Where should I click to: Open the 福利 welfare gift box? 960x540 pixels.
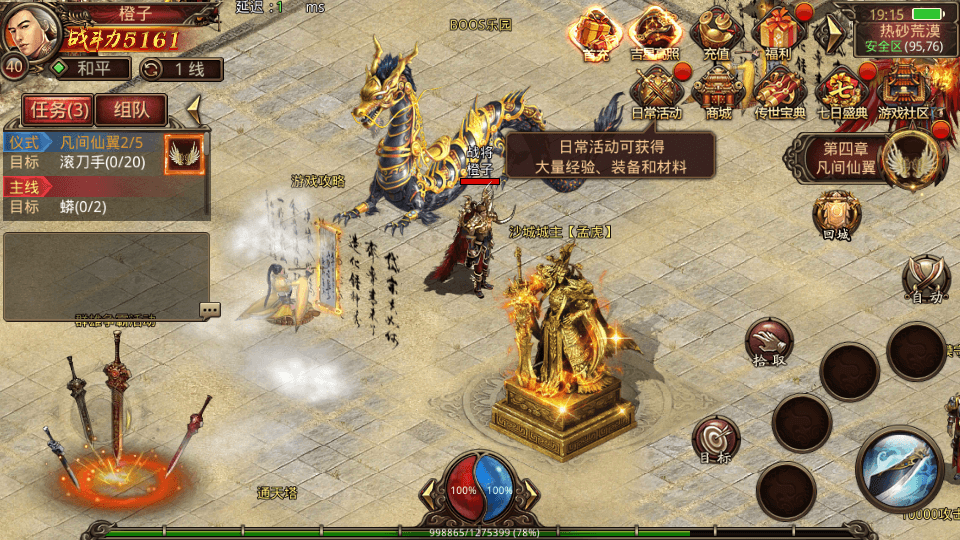pos(779,34)
